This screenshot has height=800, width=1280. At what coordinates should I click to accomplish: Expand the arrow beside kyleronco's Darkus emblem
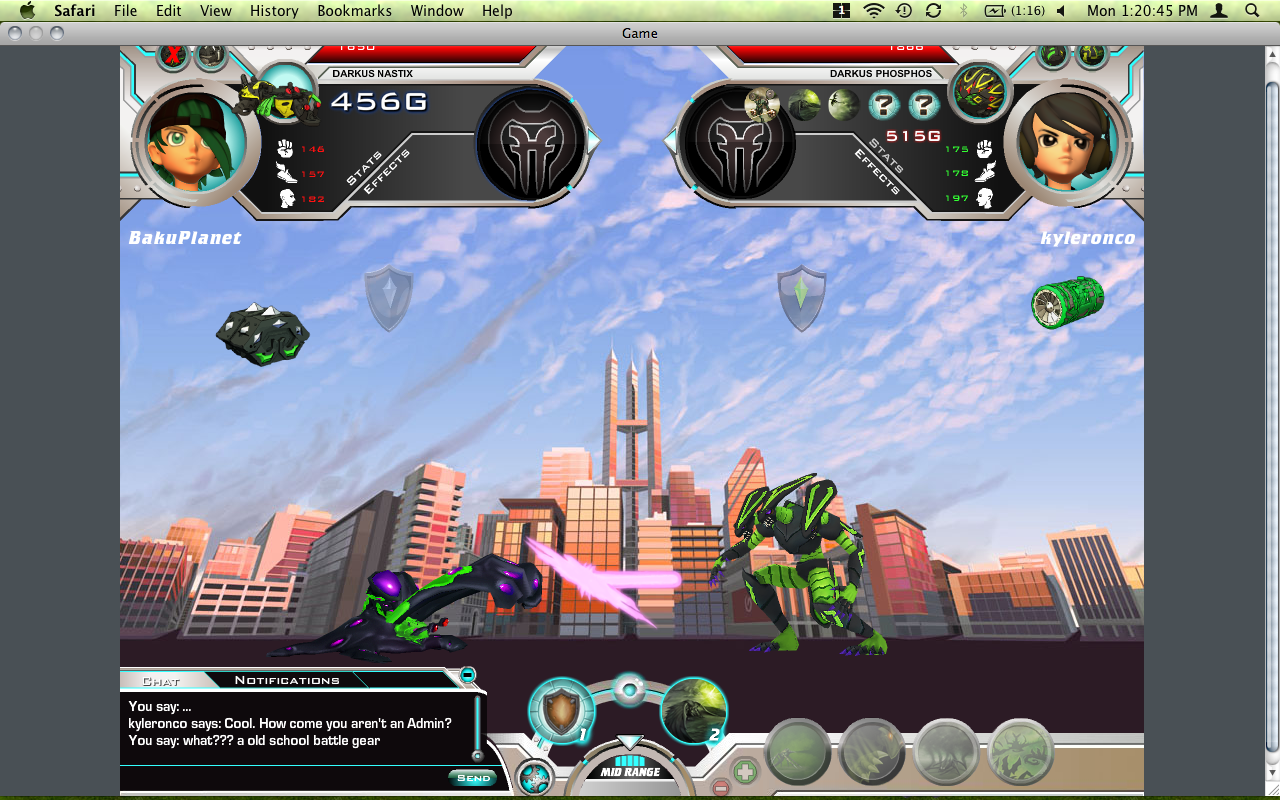(x=671, y=142)
